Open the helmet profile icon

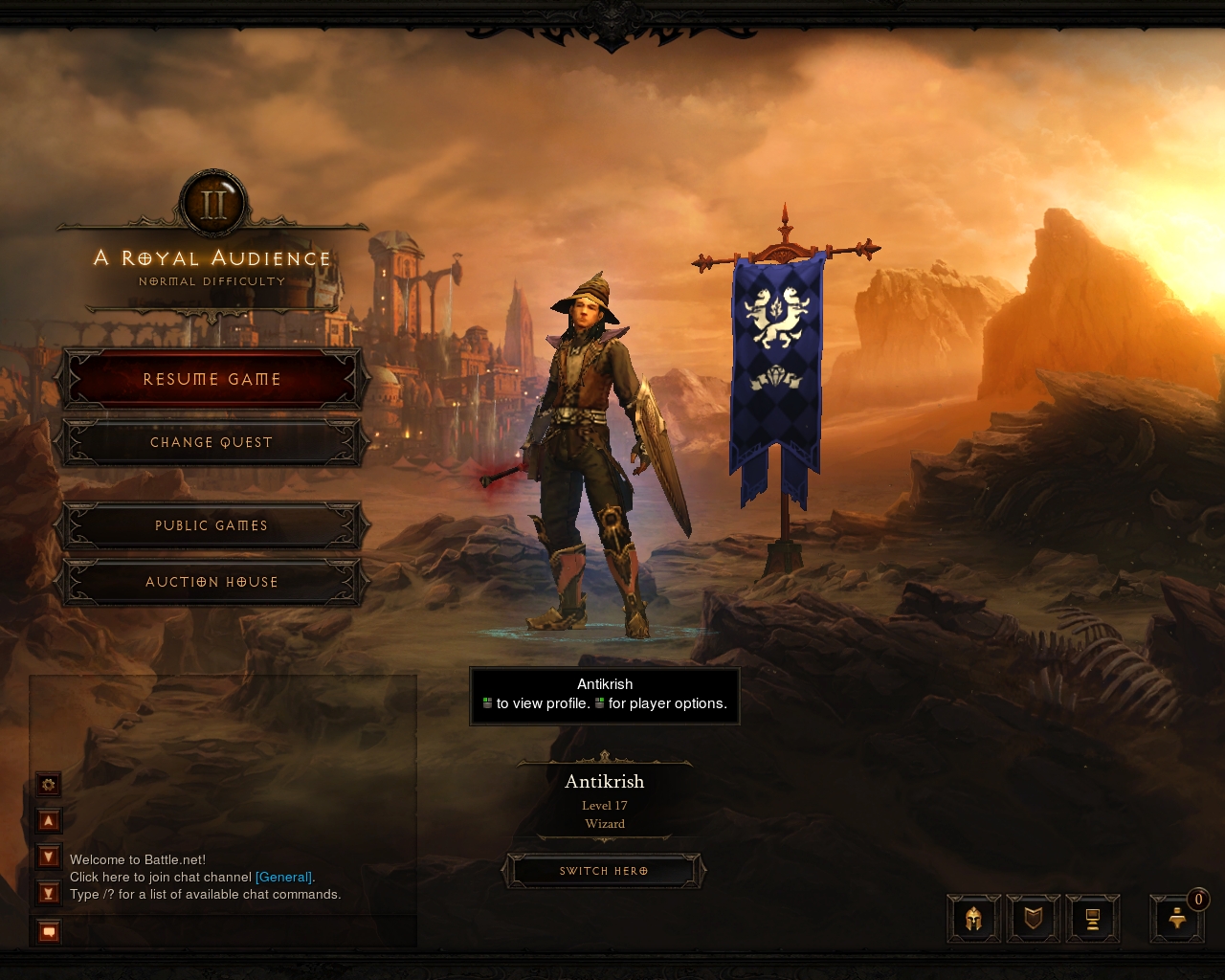point(974,919)
